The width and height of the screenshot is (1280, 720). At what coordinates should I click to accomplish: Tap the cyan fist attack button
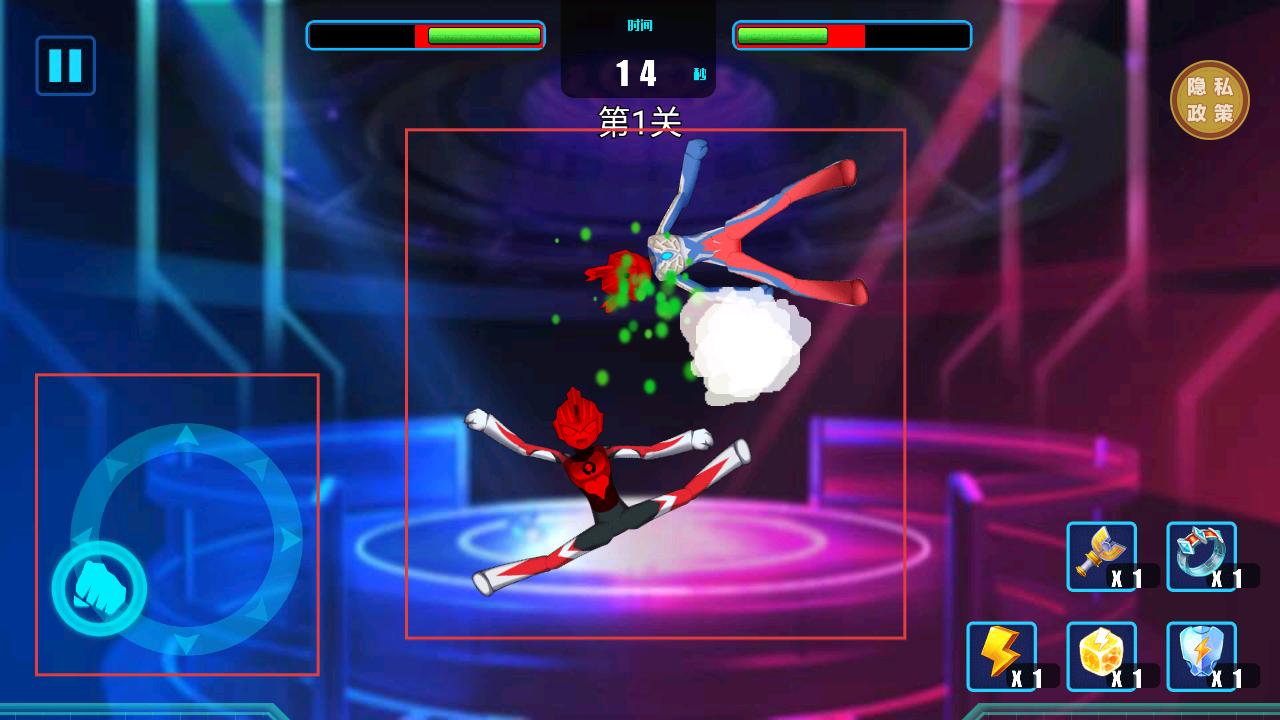click(99, 588)
